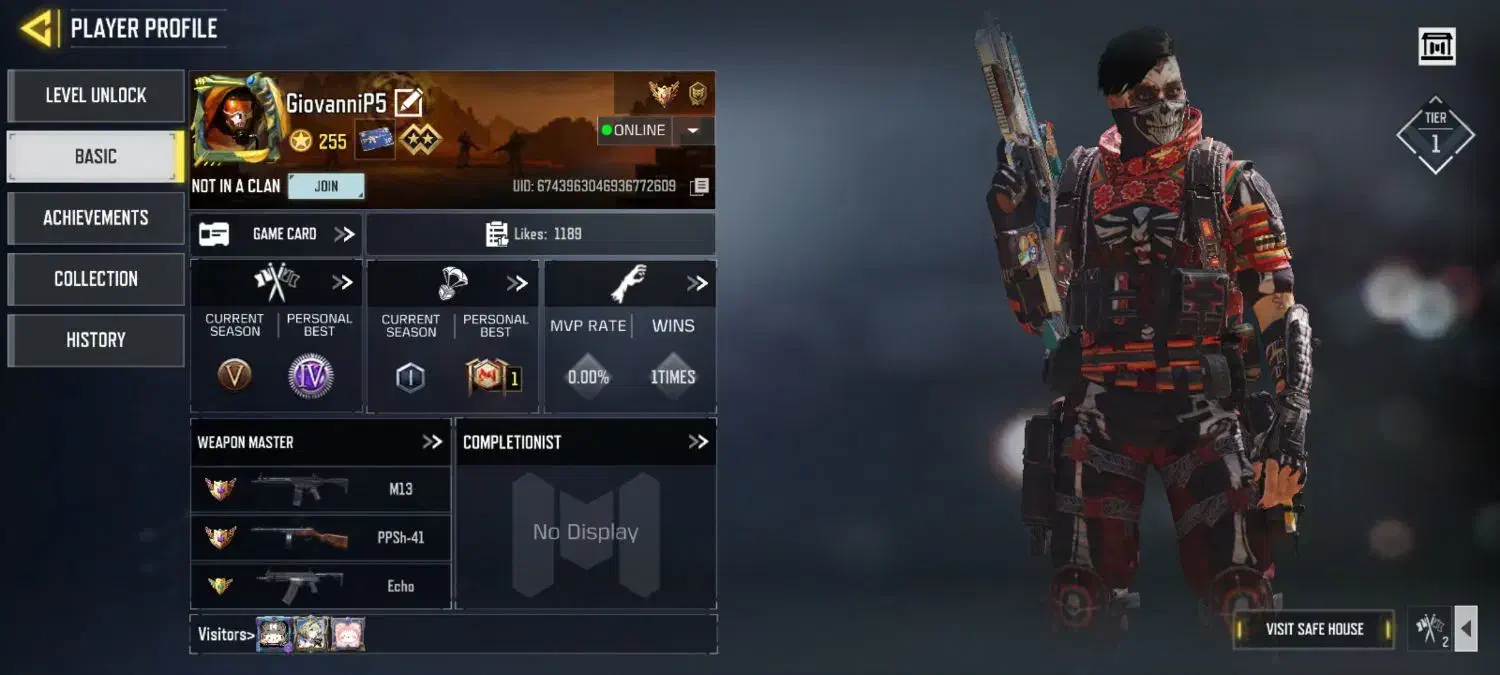Image resolution: width=1500 pixels, height=675 pixels.
Task: Copy the player UID
Action: (700, 187)
